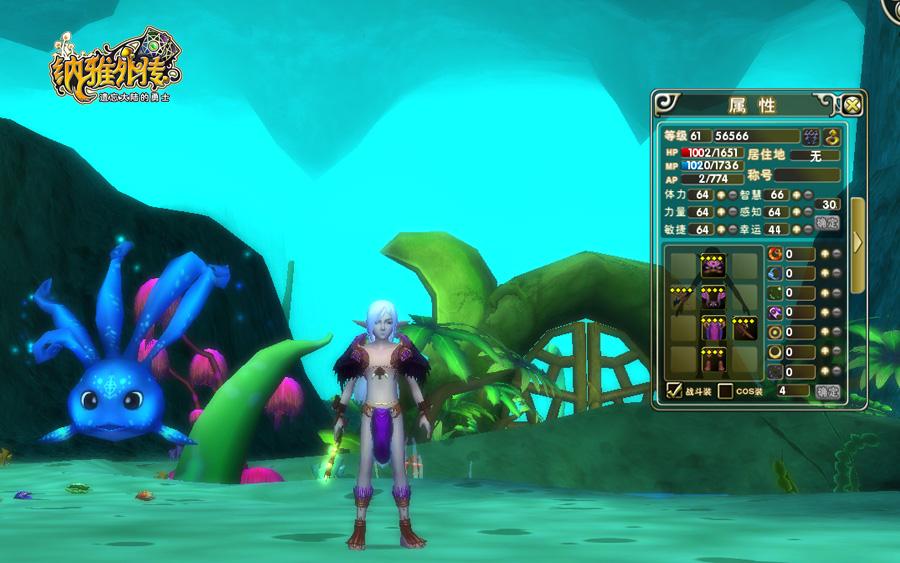Close the 属性 attributes panel

click(852, 104)
